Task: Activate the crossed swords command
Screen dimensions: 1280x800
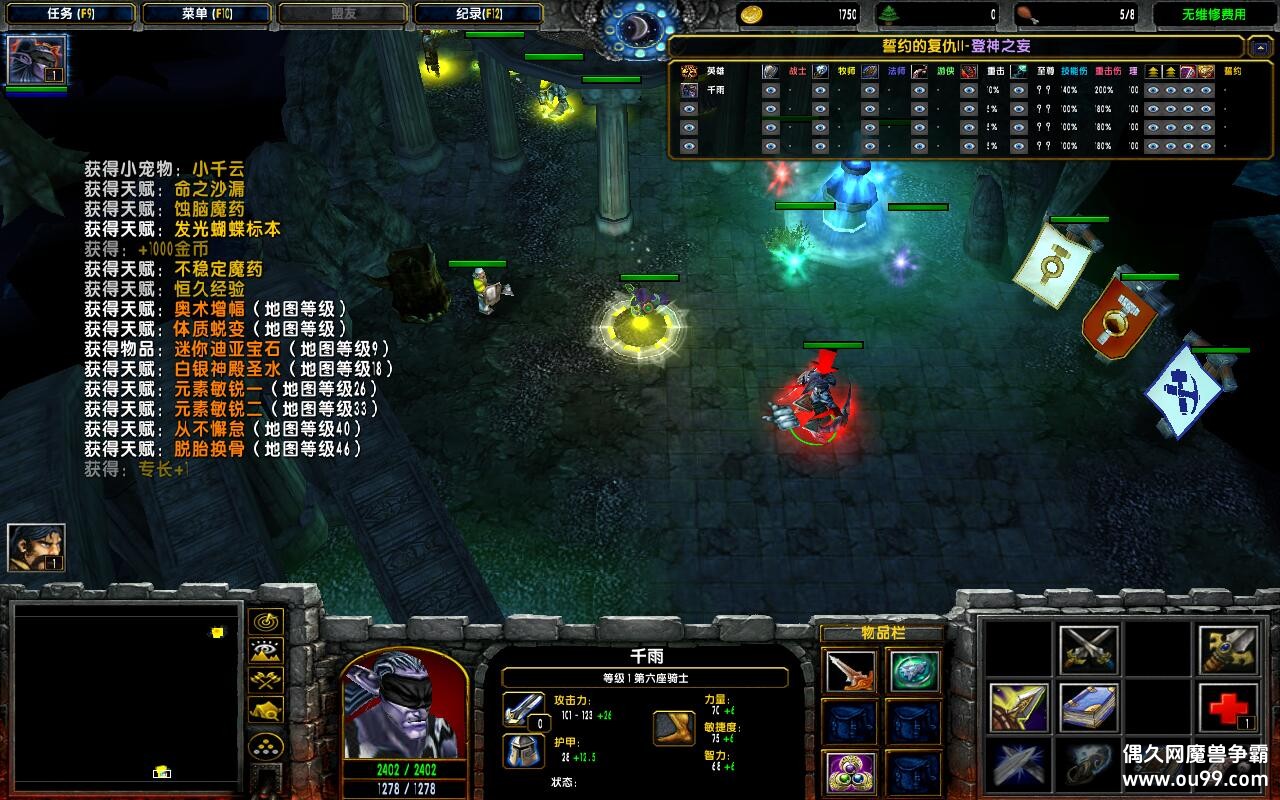Action: [x=1088, y=650]
